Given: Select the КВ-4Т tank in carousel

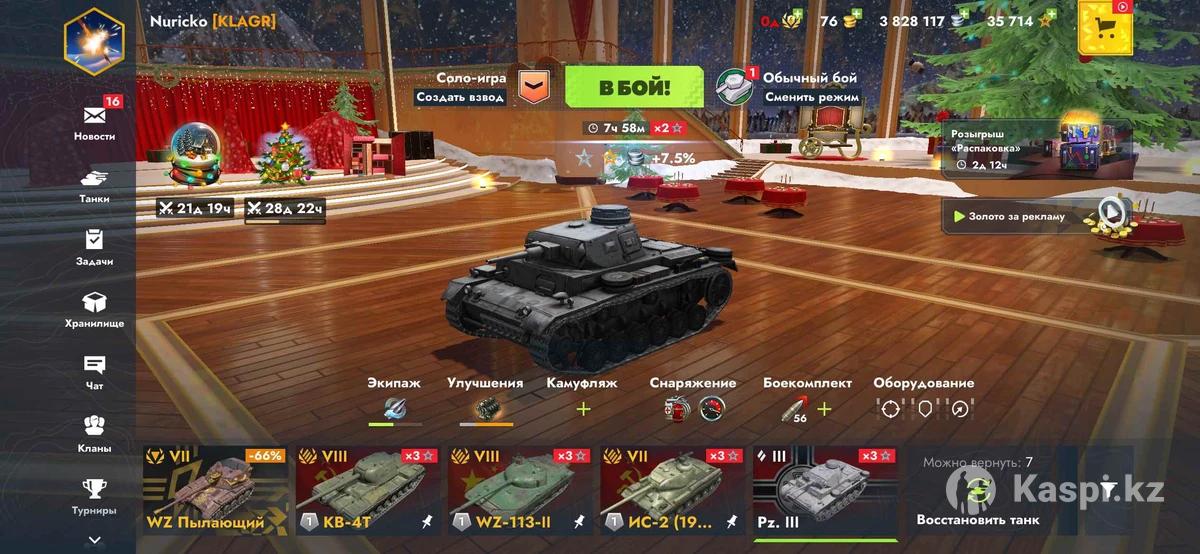Looking at the screenshot, I should pos(367,491).
